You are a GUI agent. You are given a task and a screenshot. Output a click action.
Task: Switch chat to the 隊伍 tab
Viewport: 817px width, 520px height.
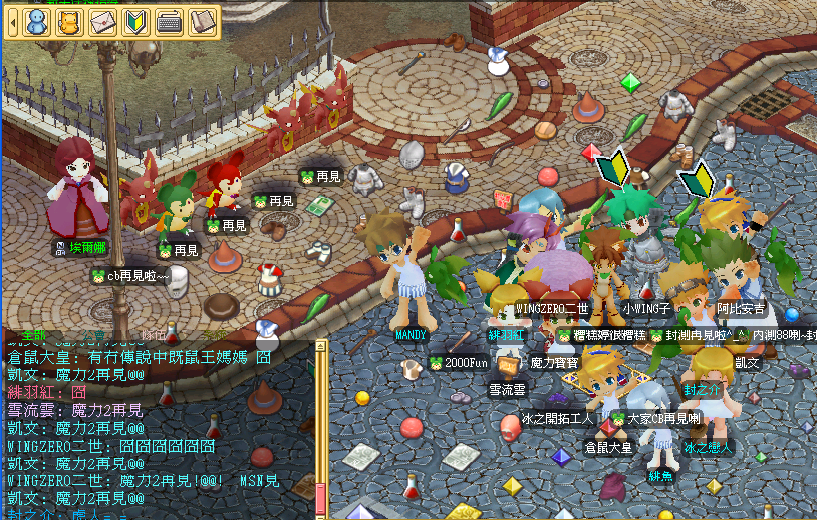[x=153, y=337]
